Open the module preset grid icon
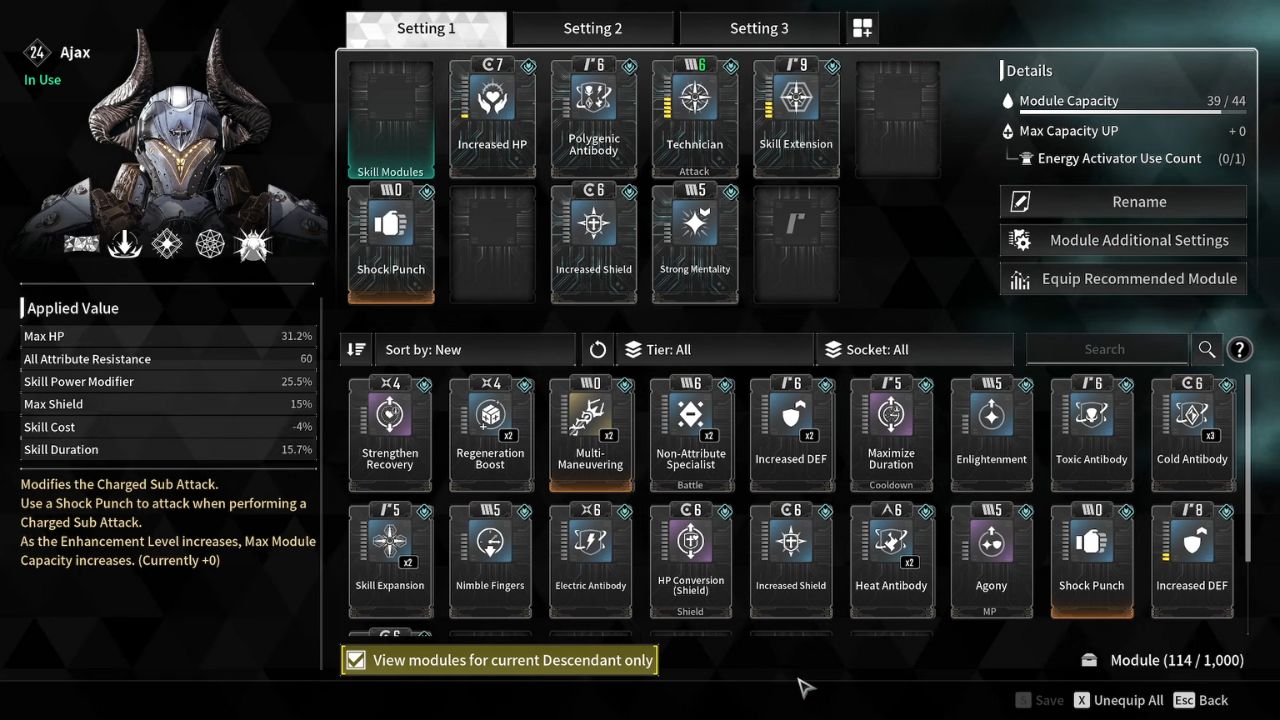 coord(862,28)
